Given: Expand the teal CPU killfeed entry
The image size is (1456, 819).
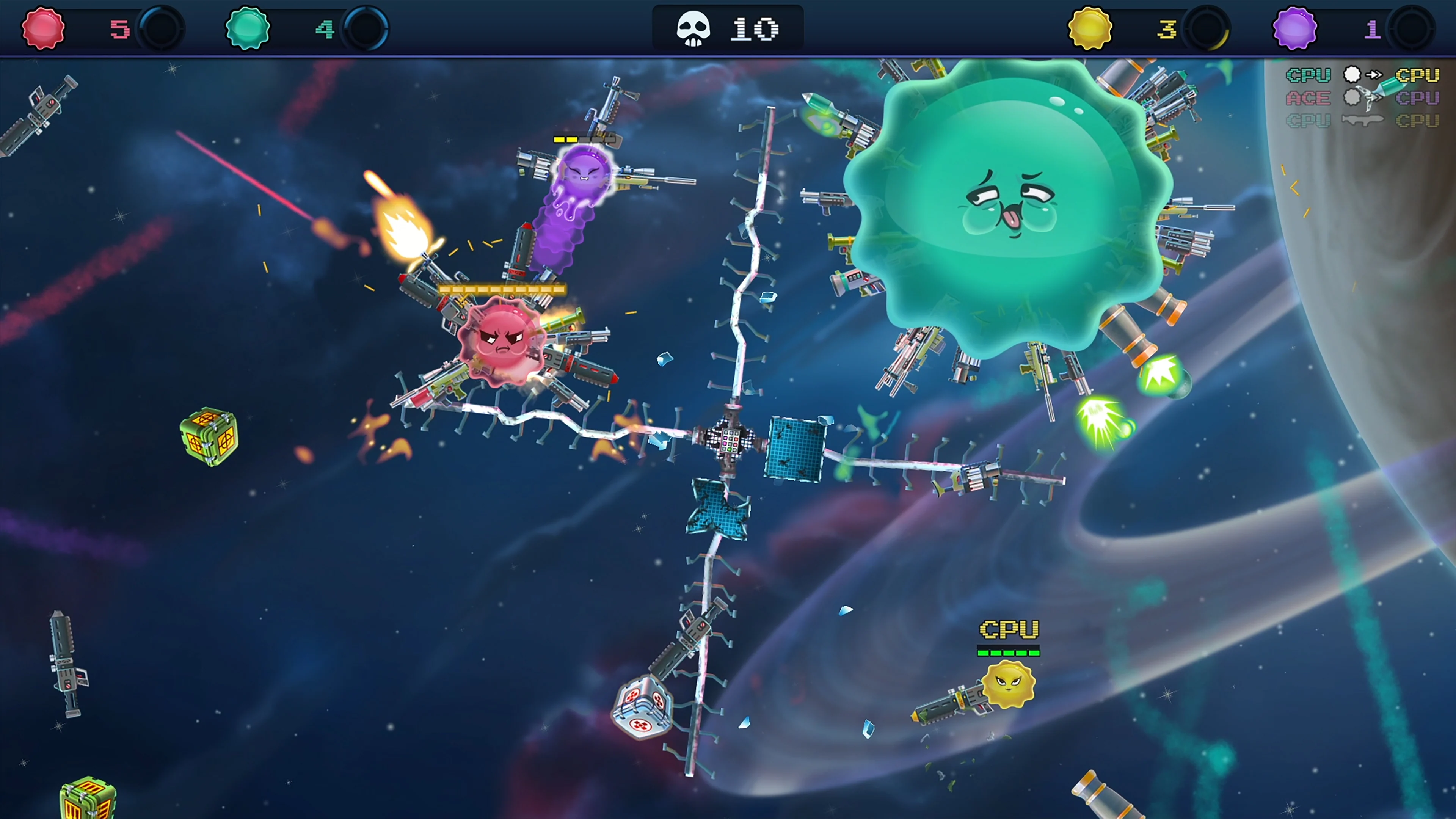Looking at the screenshot, I should tap(1310, 75).
